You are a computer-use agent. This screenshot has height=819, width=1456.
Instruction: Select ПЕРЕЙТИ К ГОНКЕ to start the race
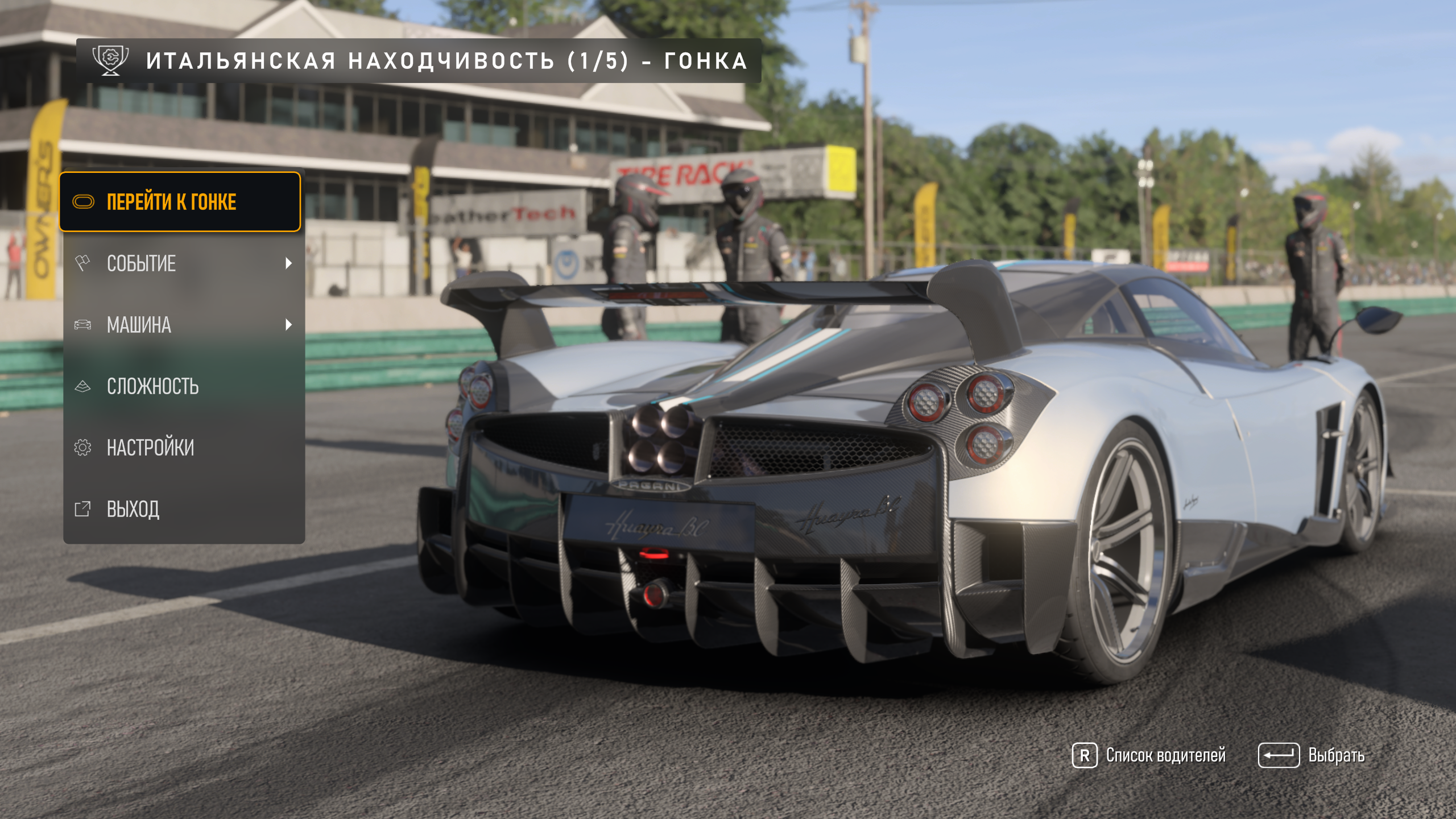[180, 202]
